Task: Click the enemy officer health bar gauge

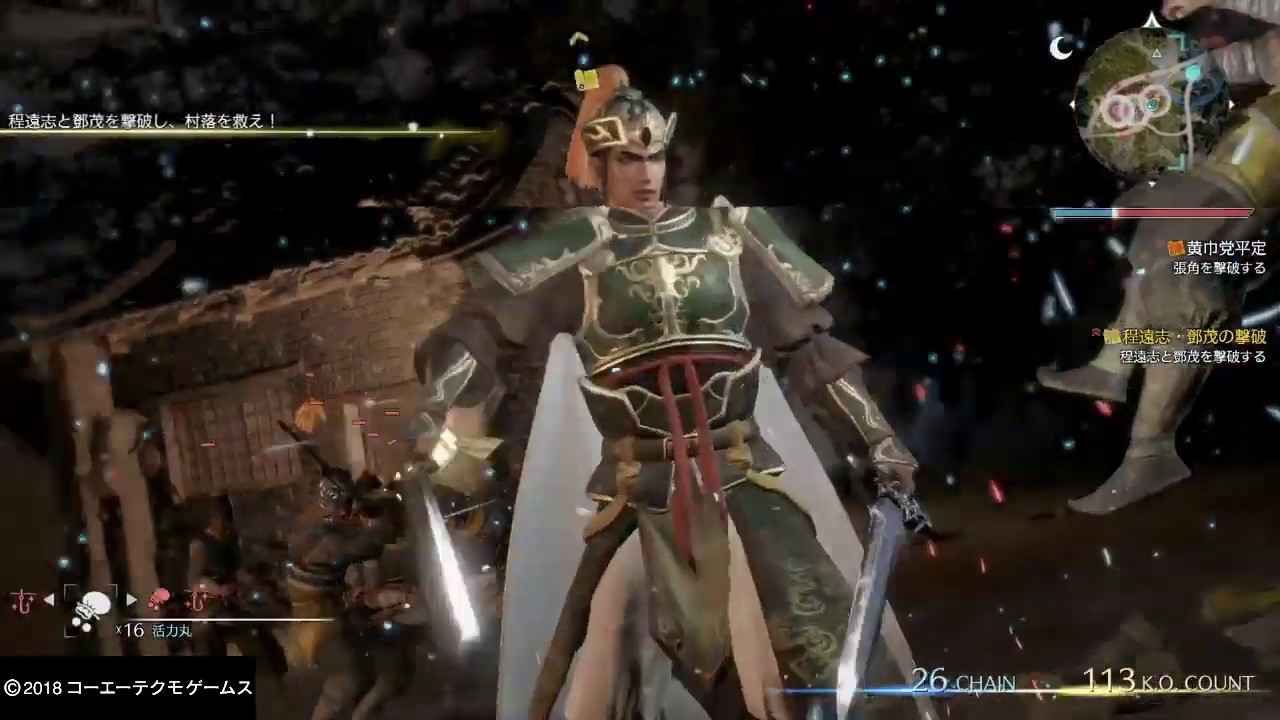Action: click(x=1151, y=212)
